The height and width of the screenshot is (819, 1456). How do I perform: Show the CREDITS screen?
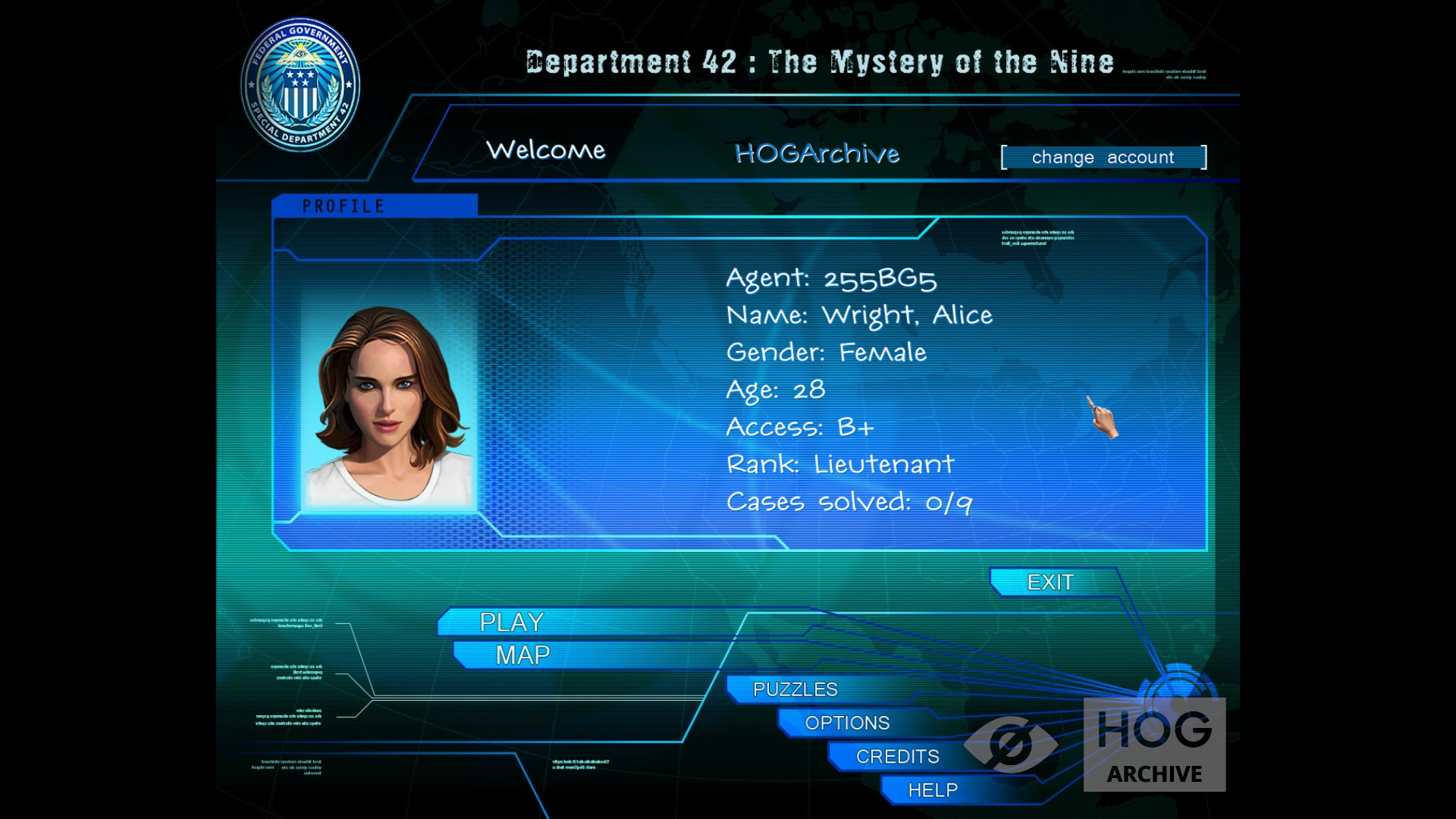[897, 756]
